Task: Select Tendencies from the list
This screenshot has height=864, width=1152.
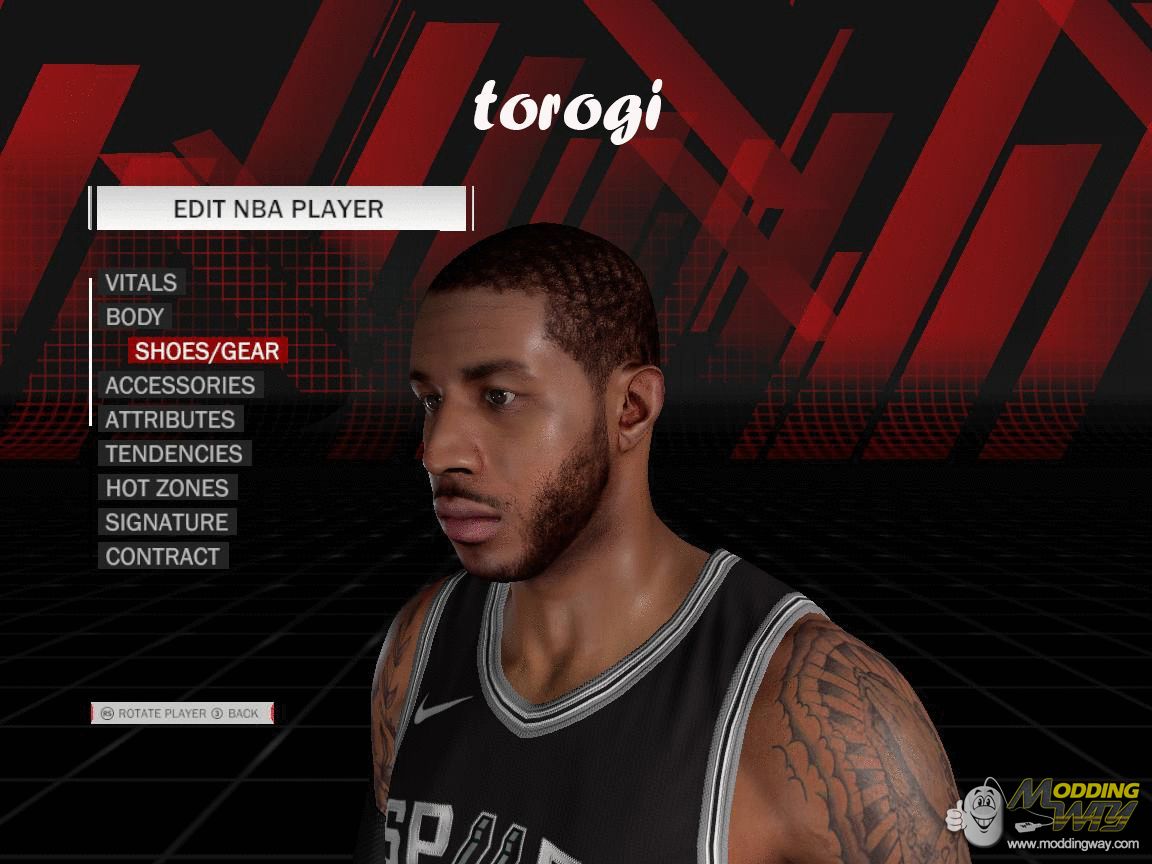Action: (x=174, y=454)
